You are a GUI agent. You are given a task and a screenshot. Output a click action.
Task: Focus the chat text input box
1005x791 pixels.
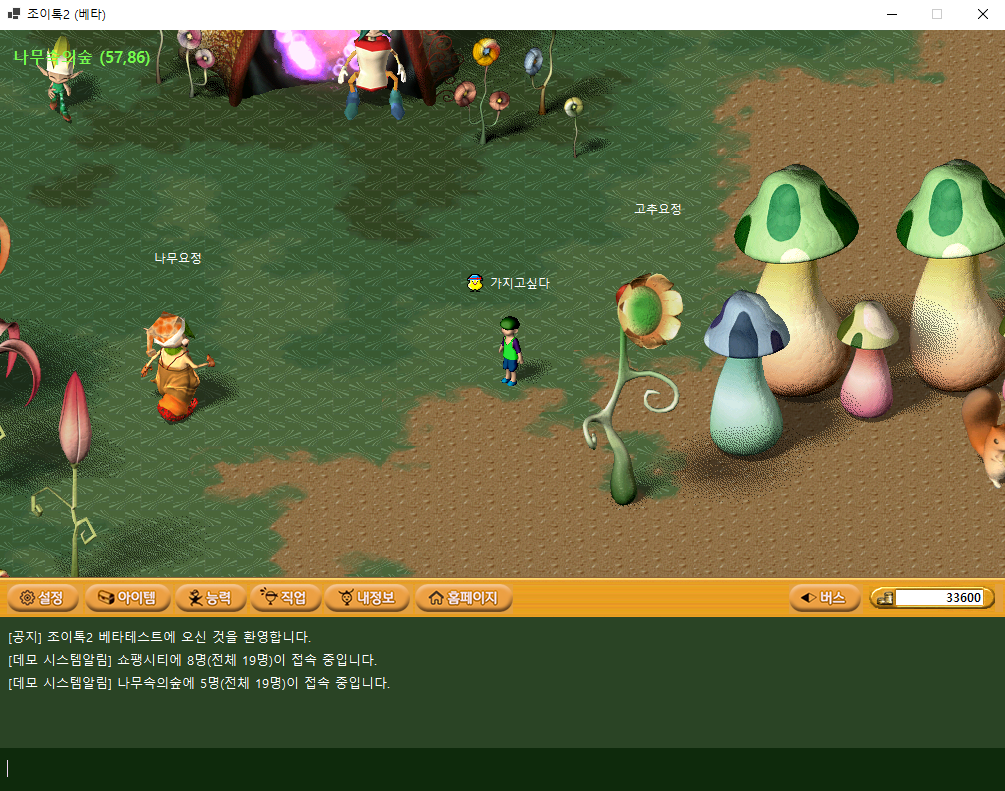pos(500,768)
